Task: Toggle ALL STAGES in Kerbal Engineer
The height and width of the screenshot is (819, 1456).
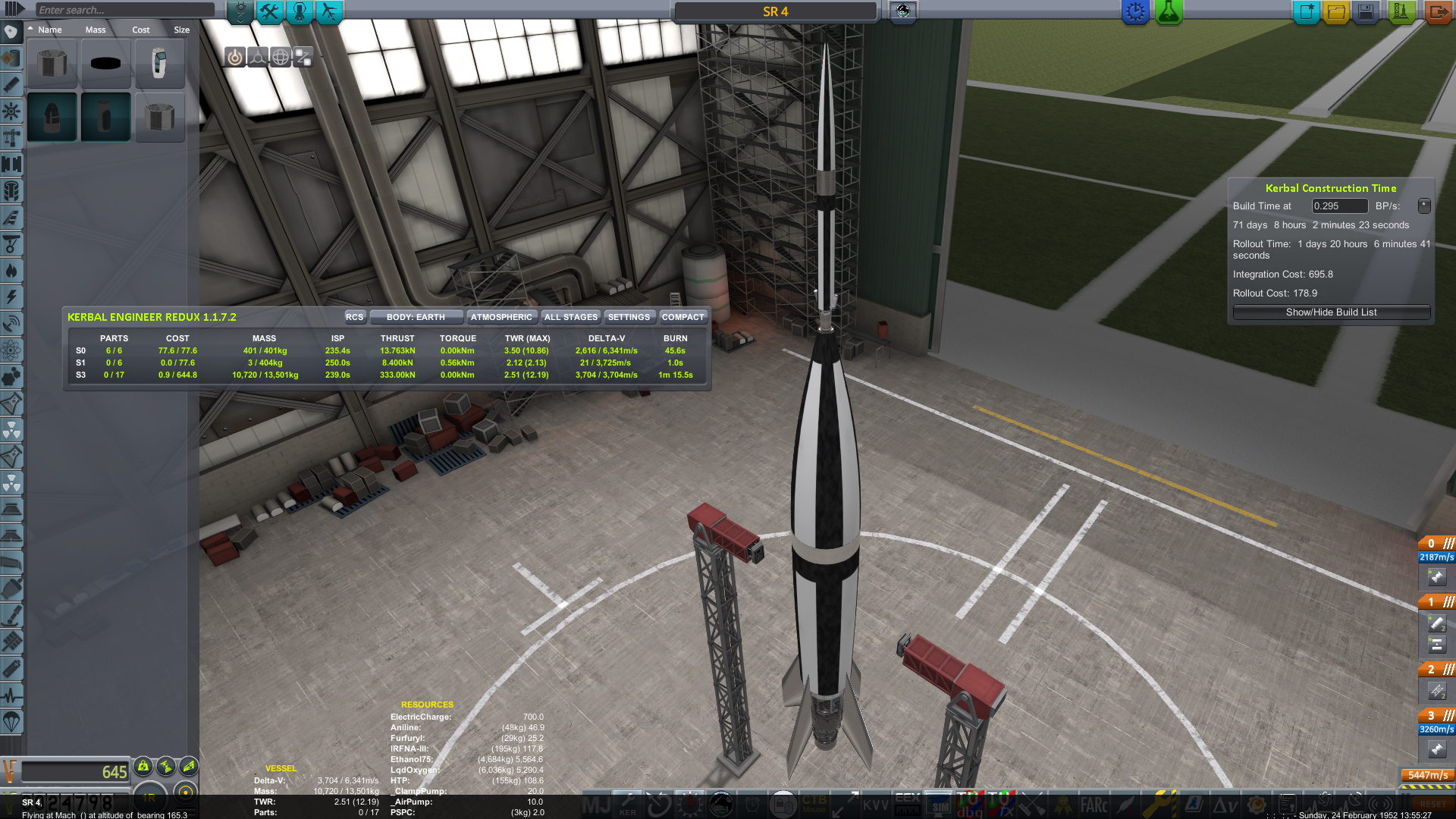Action: [x=571, y=317]
